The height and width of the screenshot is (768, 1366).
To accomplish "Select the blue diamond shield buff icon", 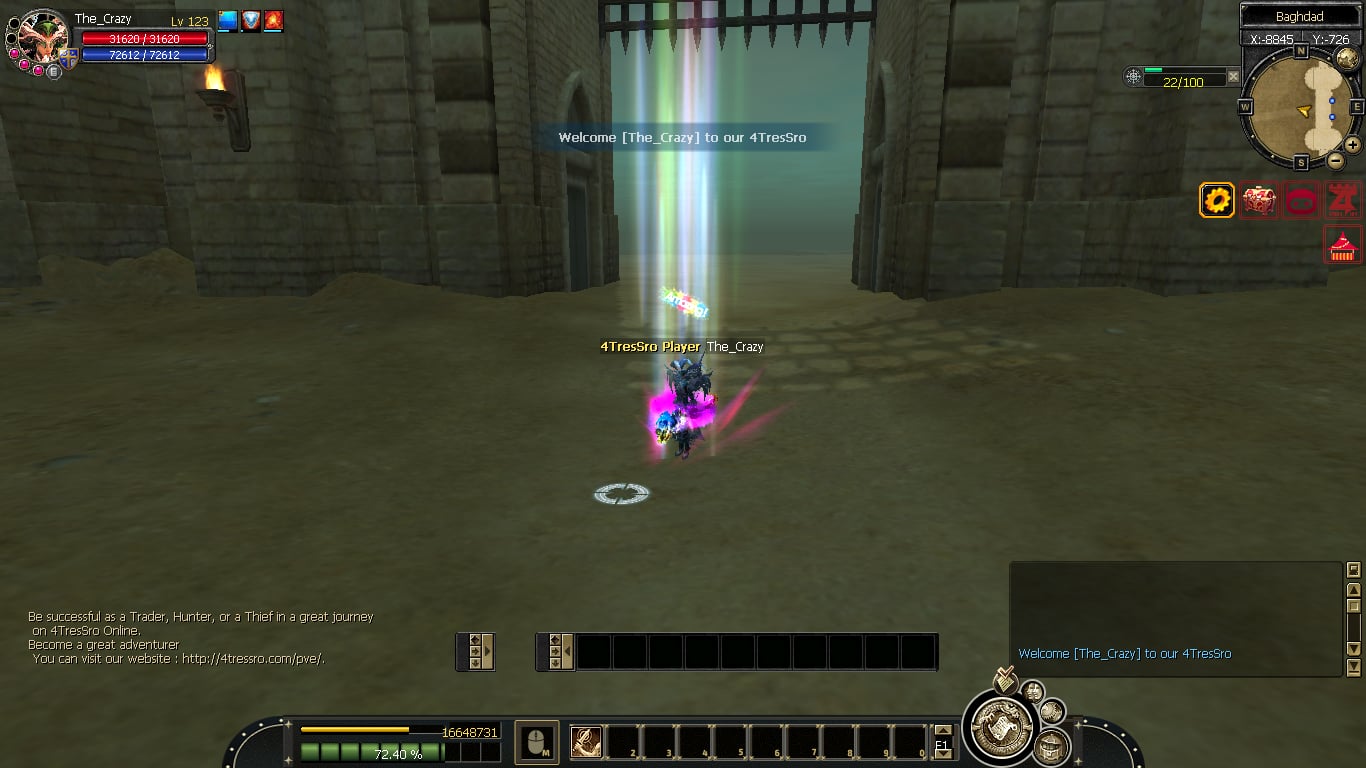I will point(251,21).
